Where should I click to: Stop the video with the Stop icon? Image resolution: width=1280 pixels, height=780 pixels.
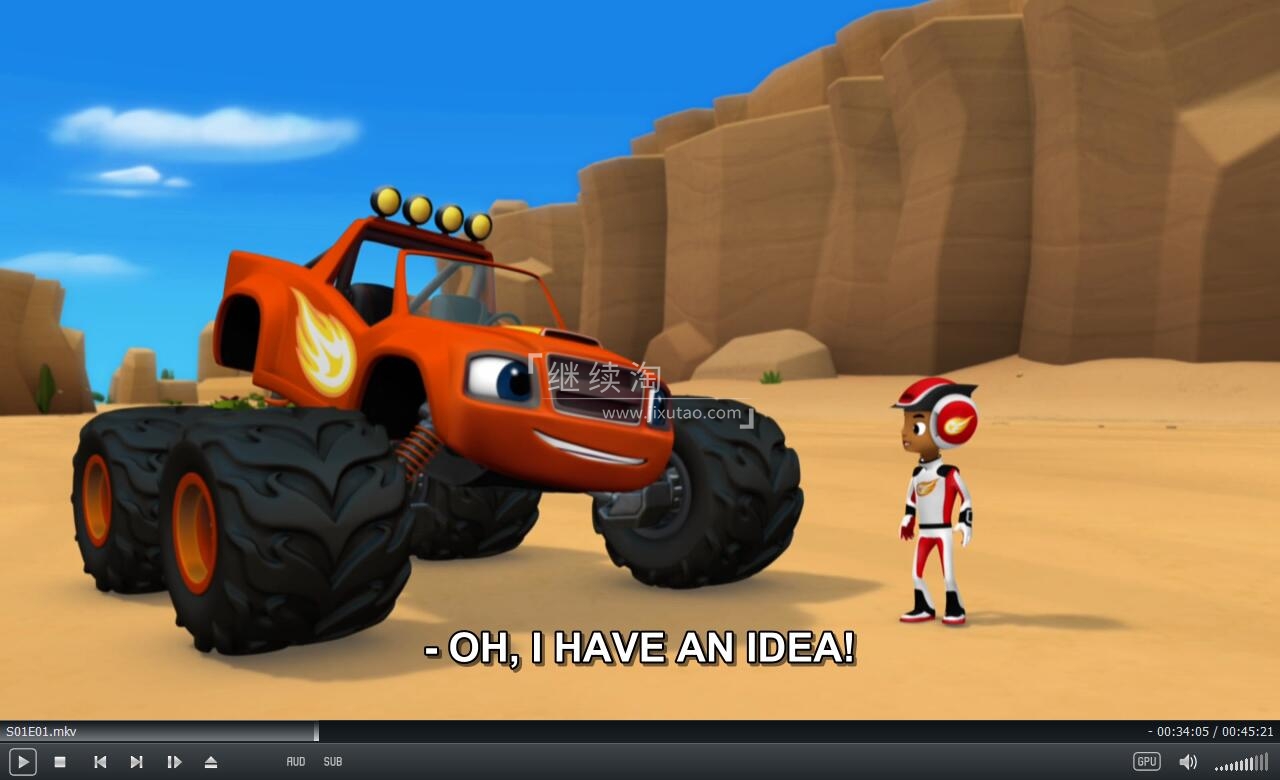[60, 761]
